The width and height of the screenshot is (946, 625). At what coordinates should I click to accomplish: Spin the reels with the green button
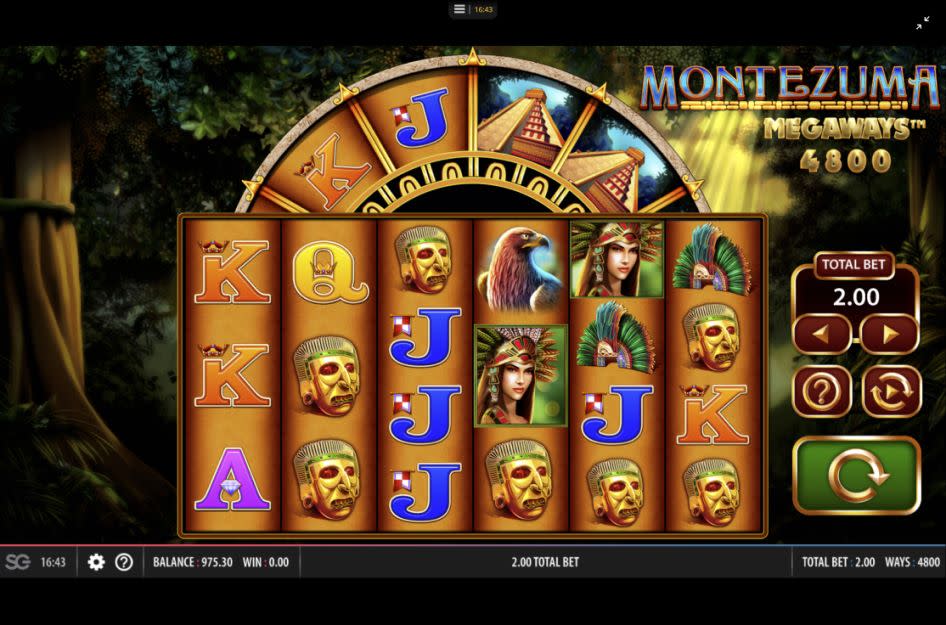pos(856,476)
